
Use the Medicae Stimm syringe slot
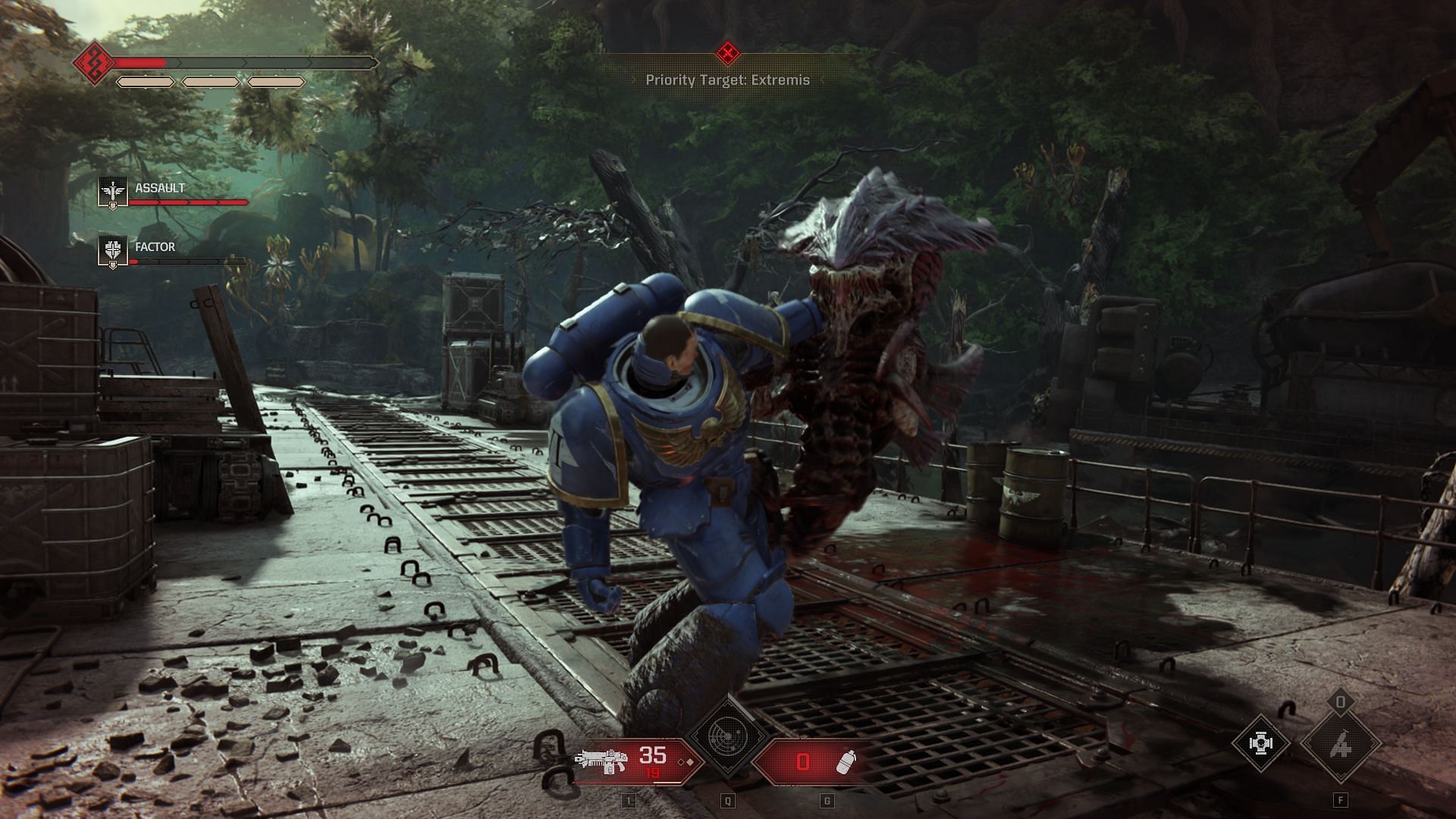(x=1340, y=745)
